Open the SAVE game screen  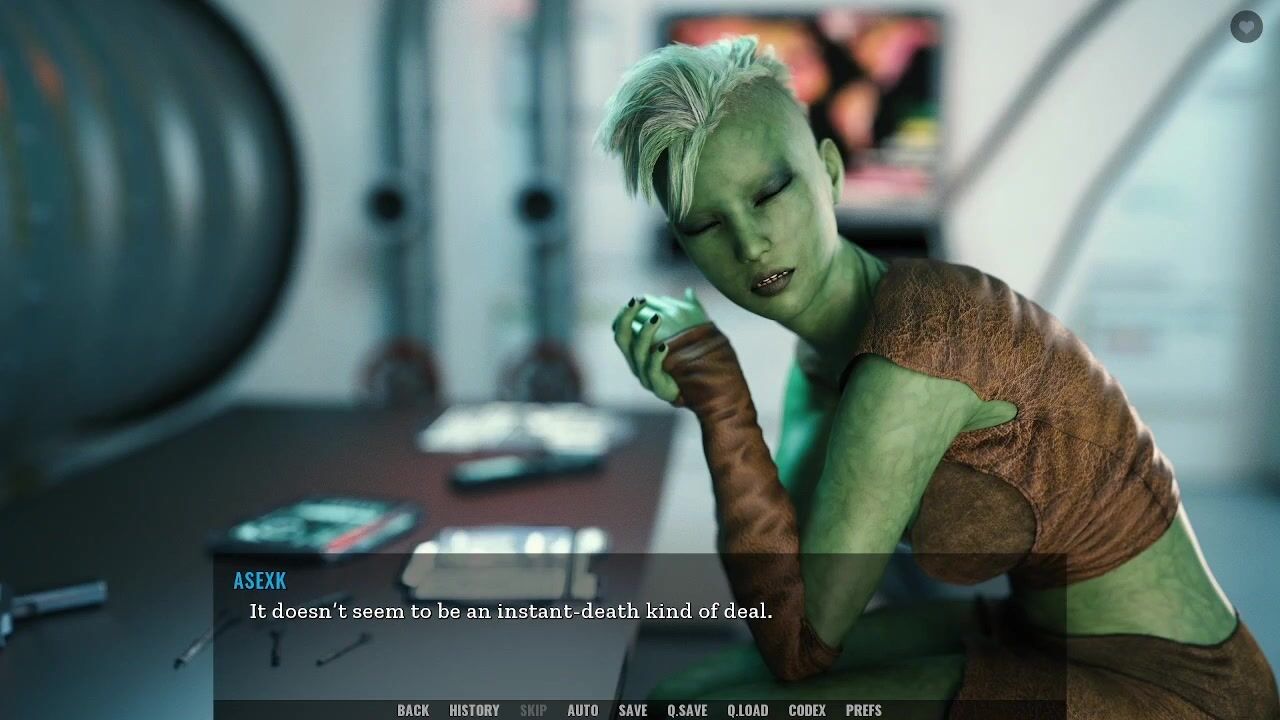[633, 710]
